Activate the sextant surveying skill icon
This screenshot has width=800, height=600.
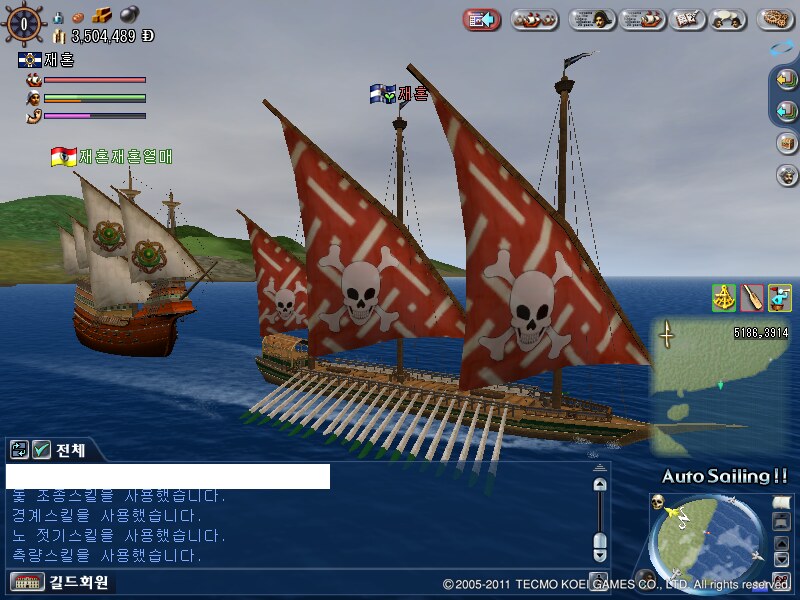pos(724,297)
